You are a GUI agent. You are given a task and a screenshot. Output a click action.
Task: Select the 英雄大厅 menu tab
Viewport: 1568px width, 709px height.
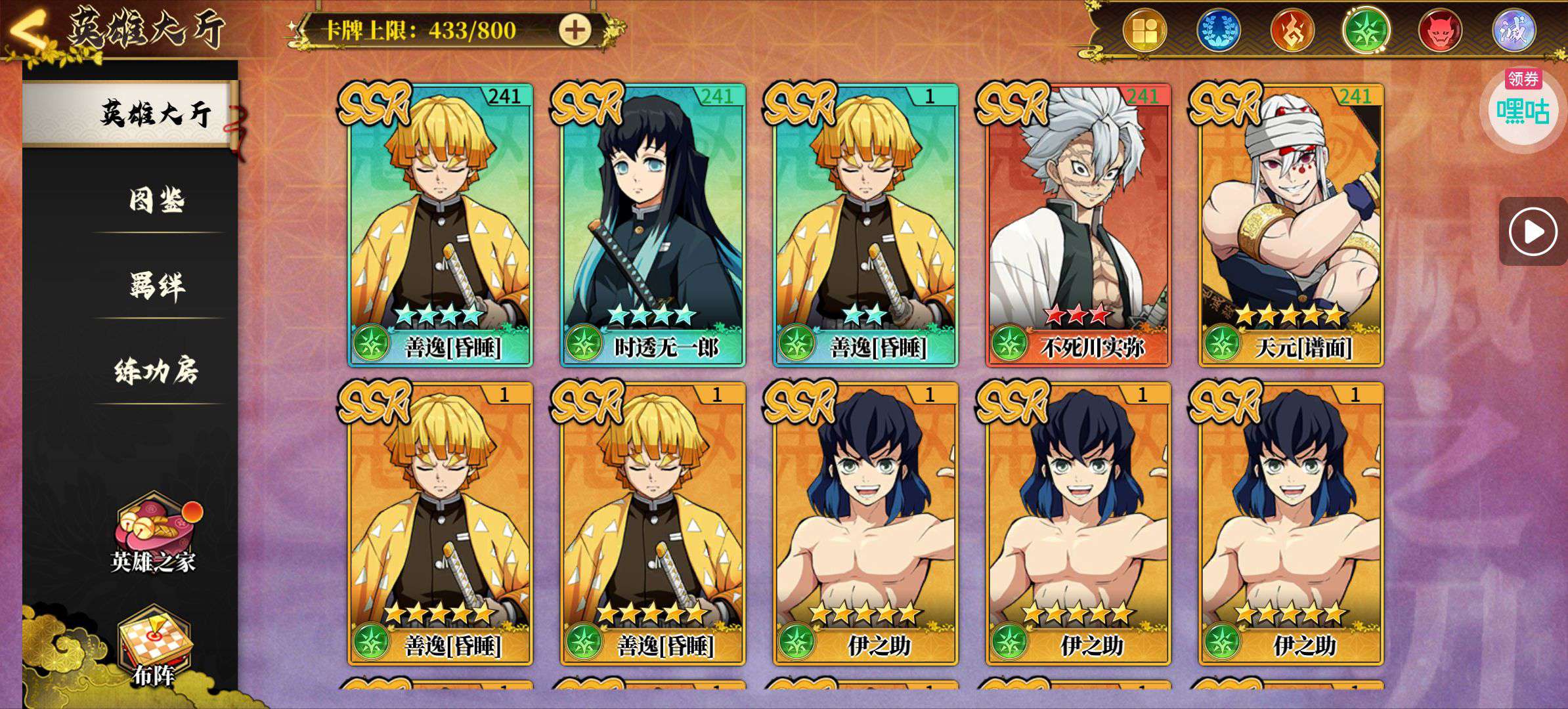tap(155, 114)
